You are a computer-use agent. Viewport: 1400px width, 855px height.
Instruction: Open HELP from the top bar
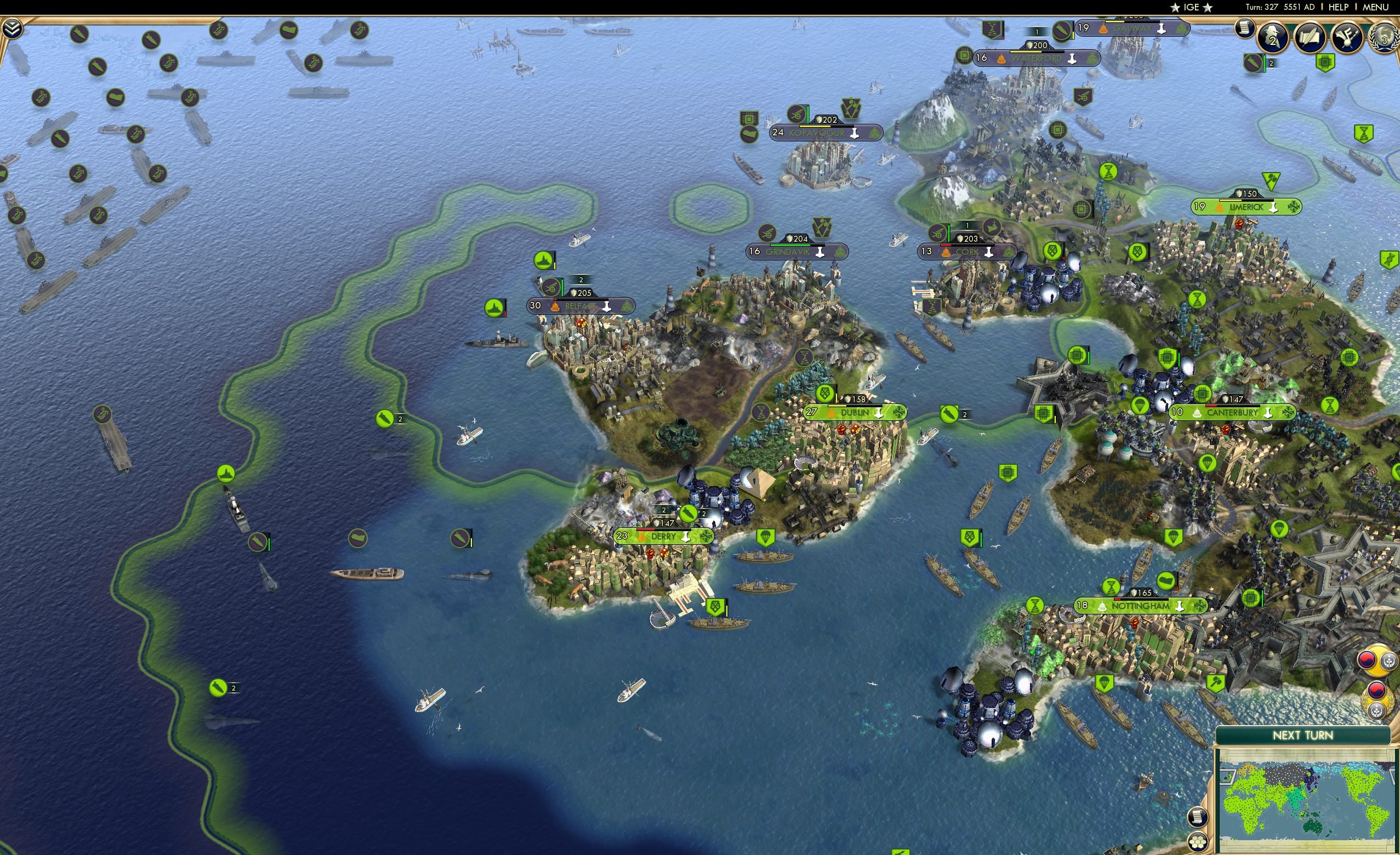coord(1340,7)
